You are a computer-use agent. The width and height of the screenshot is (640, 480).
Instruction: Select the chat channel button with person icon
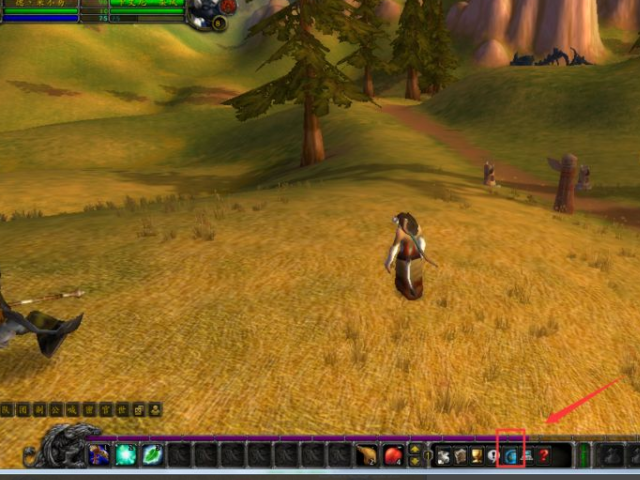pos(155,409)
